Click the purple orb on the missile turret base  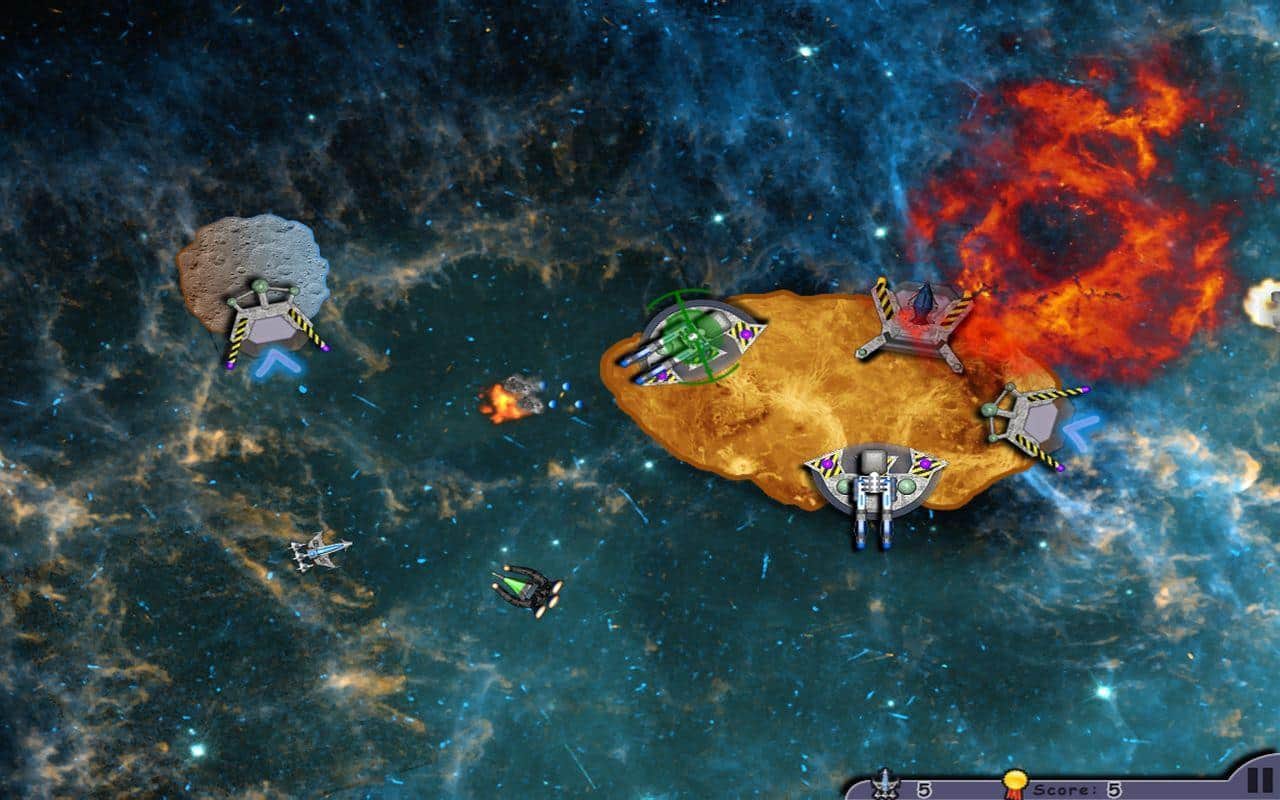coord(924,465)
